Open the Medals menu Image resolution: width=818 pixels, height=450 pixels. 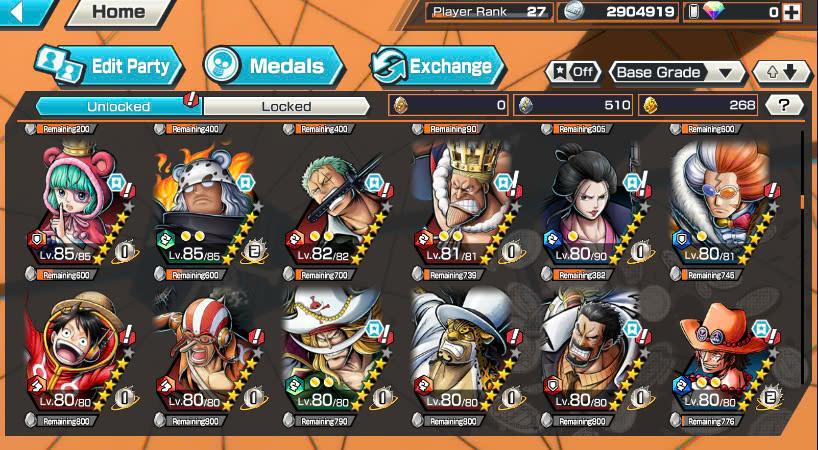pos(274,67)
